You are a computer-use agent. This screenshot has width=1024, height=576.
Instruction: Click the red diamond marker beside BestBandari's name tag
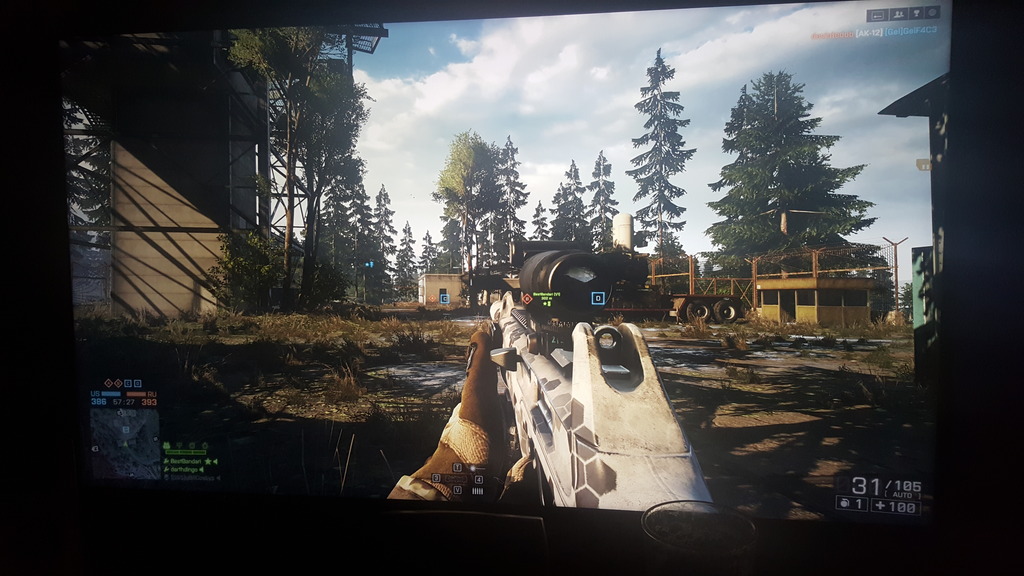click(x=527, y=298)
